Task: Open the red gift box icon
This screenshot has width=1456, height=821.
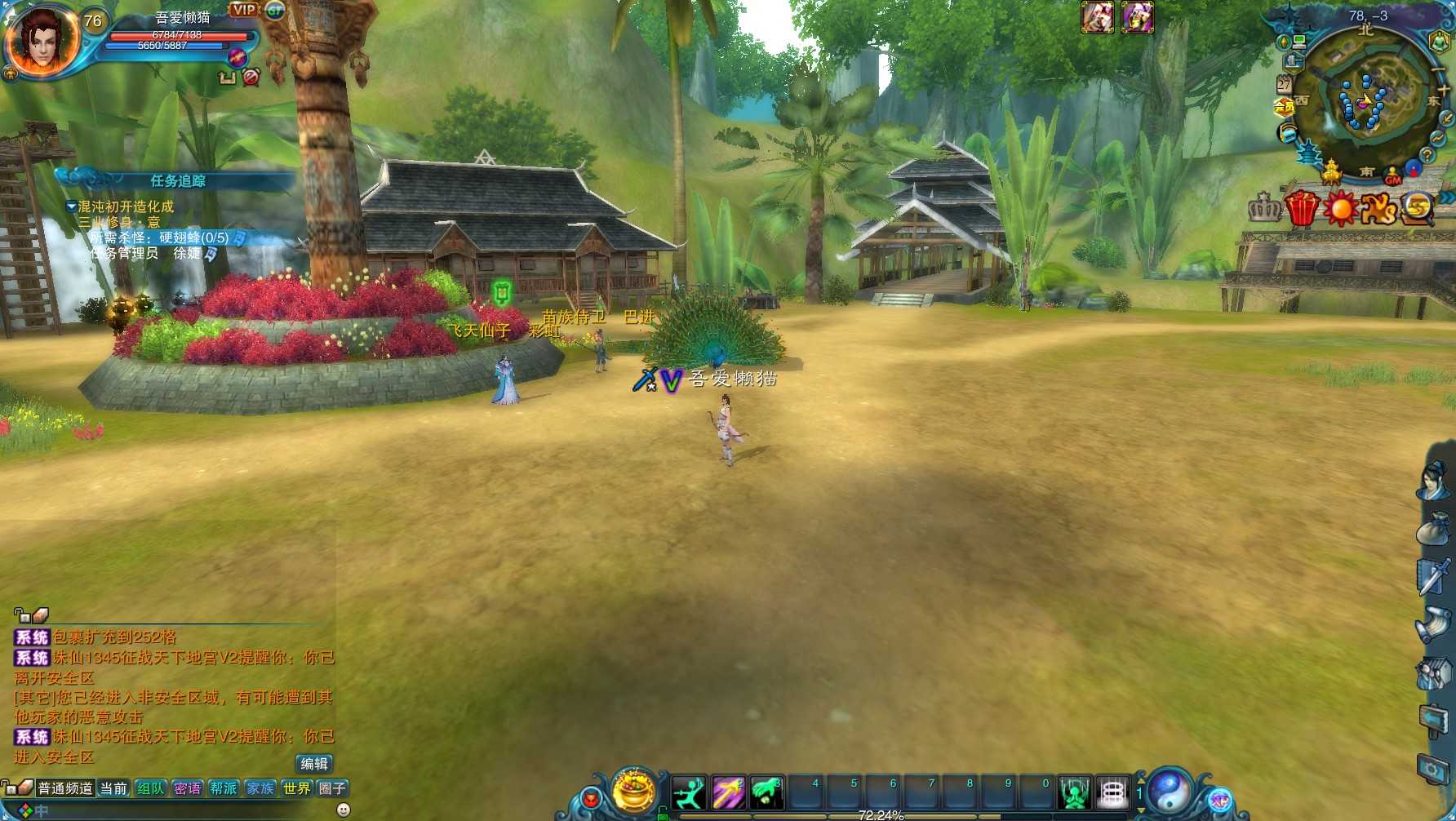Action: coord(1302,208)
